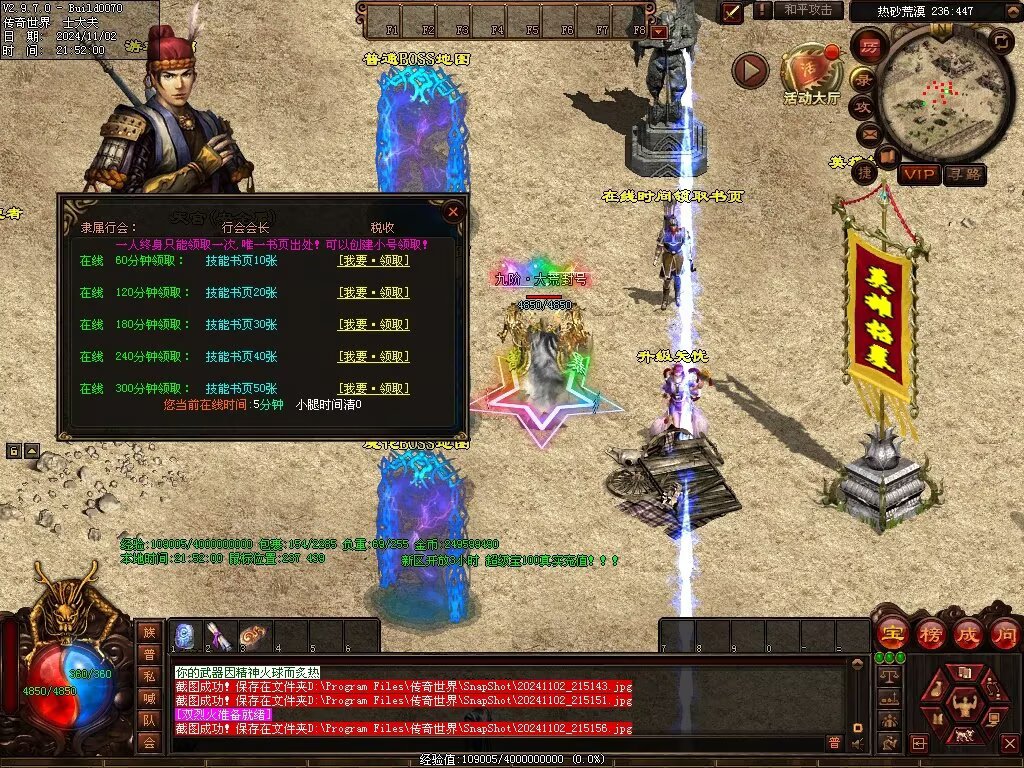Viewport: 1024px width, 768px height.
Task: Click the minimap refresh arrows button
Action: point(1001,41)
